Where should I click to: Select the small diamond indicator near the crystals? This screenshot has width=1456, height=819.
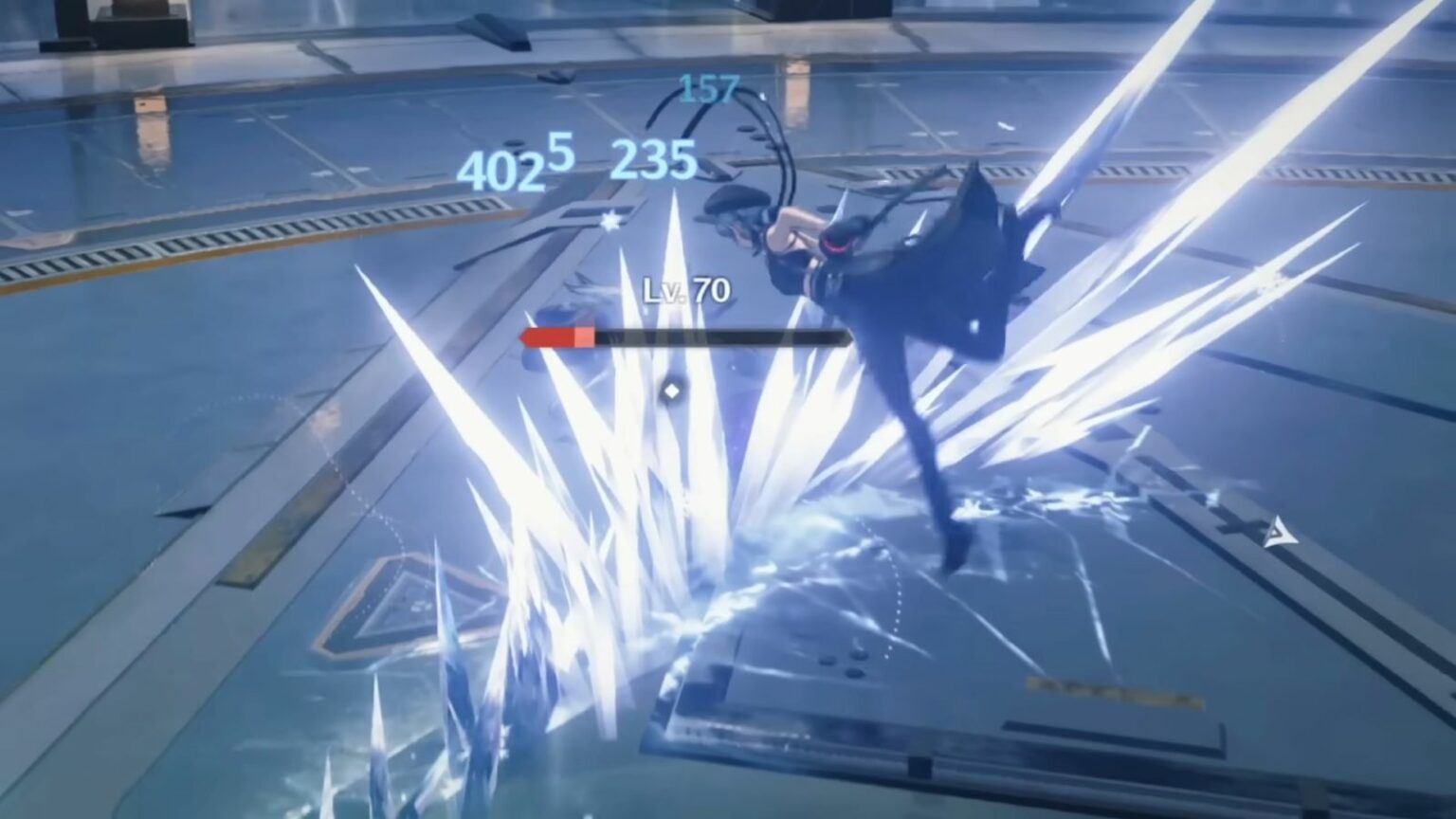tap(673, 389)
